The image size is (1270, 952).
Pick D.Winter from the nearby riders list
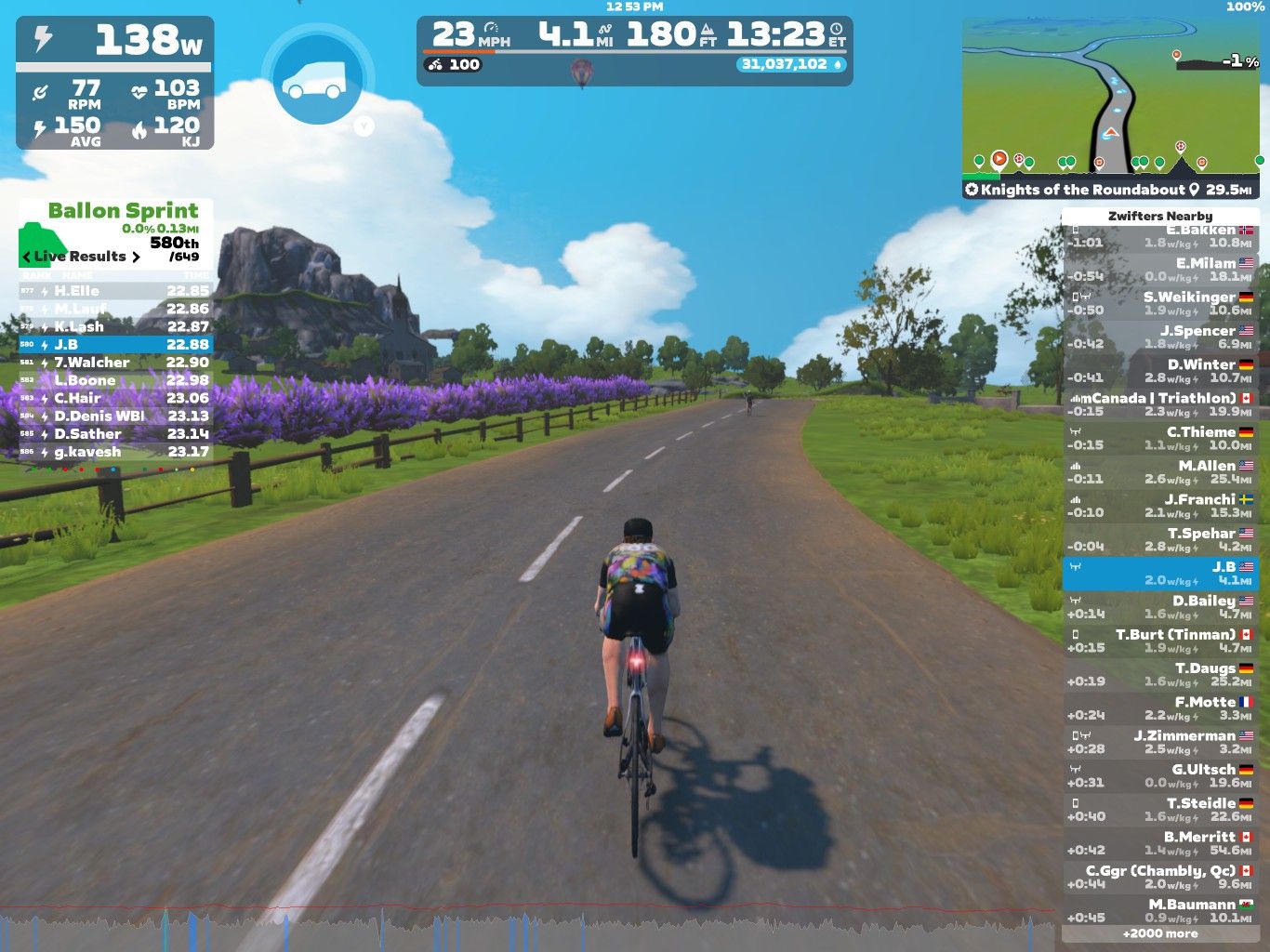(1159, 371)
